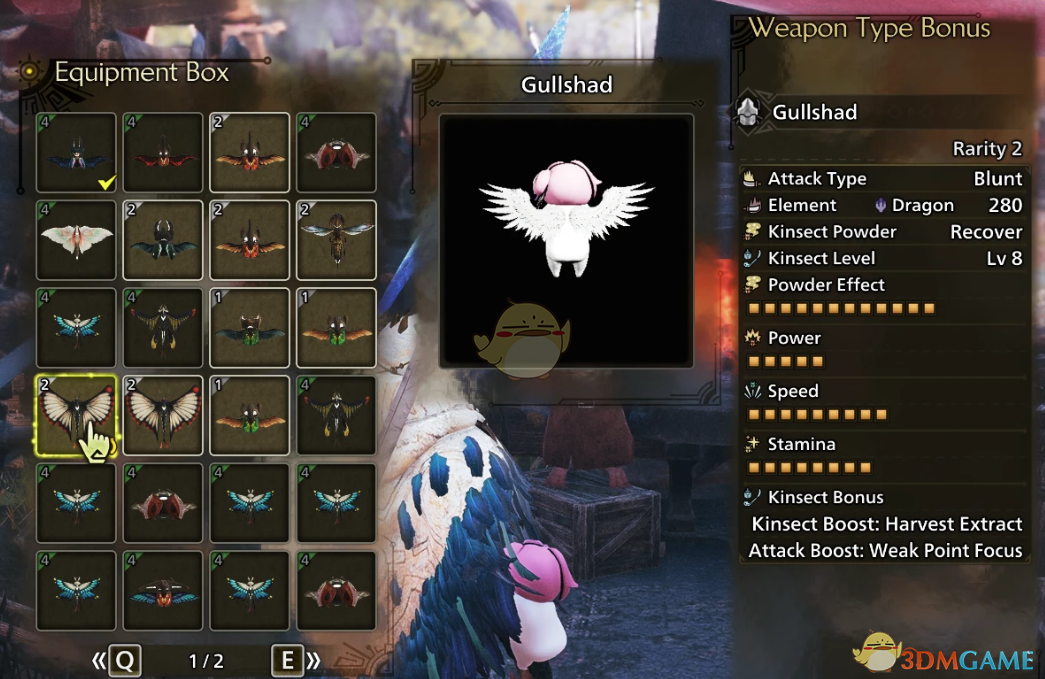Pick the dragonfly-shaped kinsect with clear wings

point(336,240)
